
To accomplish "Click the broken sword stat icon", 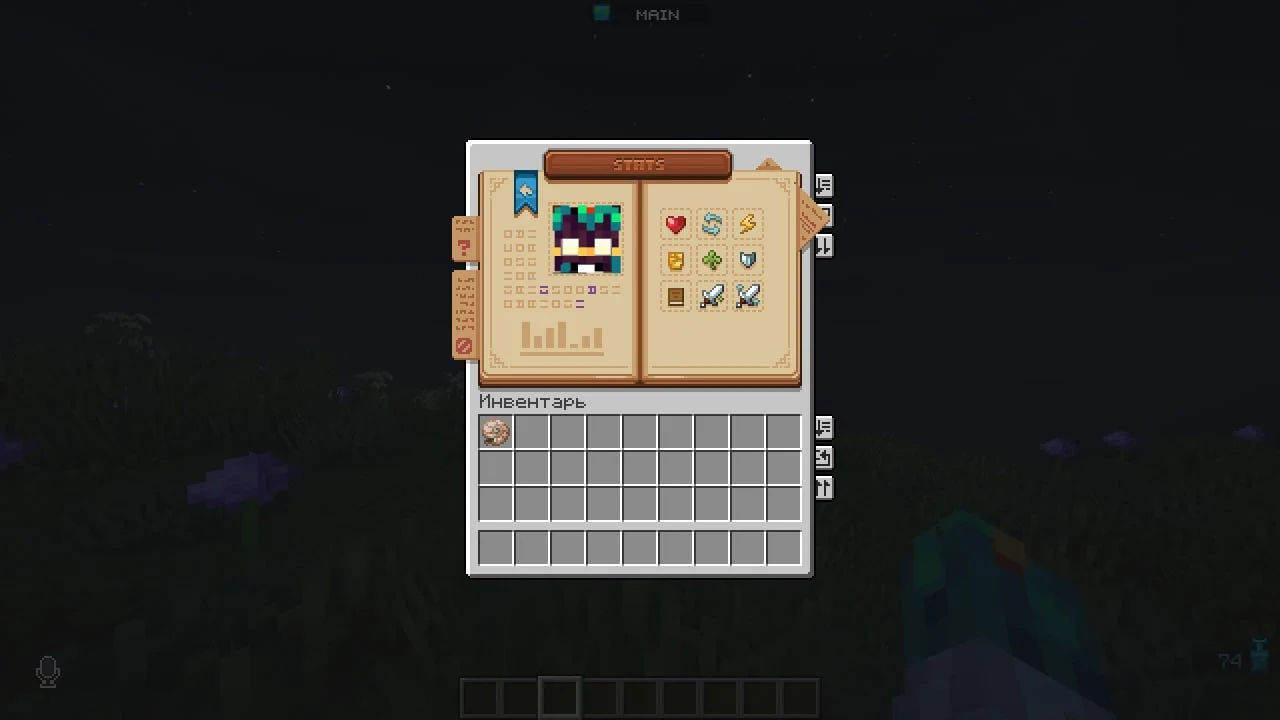I will click(748, 297).
